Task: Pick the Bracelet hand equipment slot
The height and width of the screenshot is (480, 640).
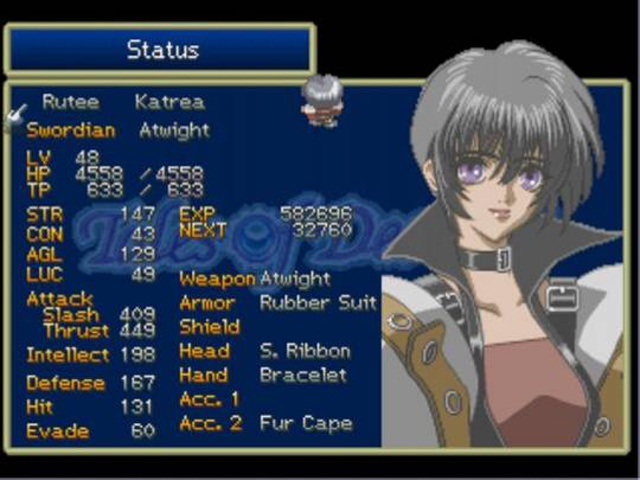Action: click(x=303, y=375)
